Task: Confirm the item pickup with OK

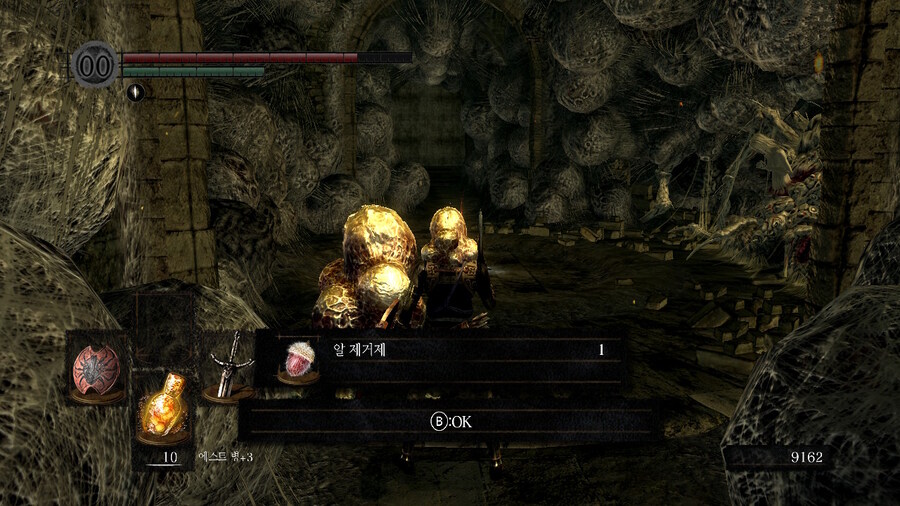Action: 451,422
